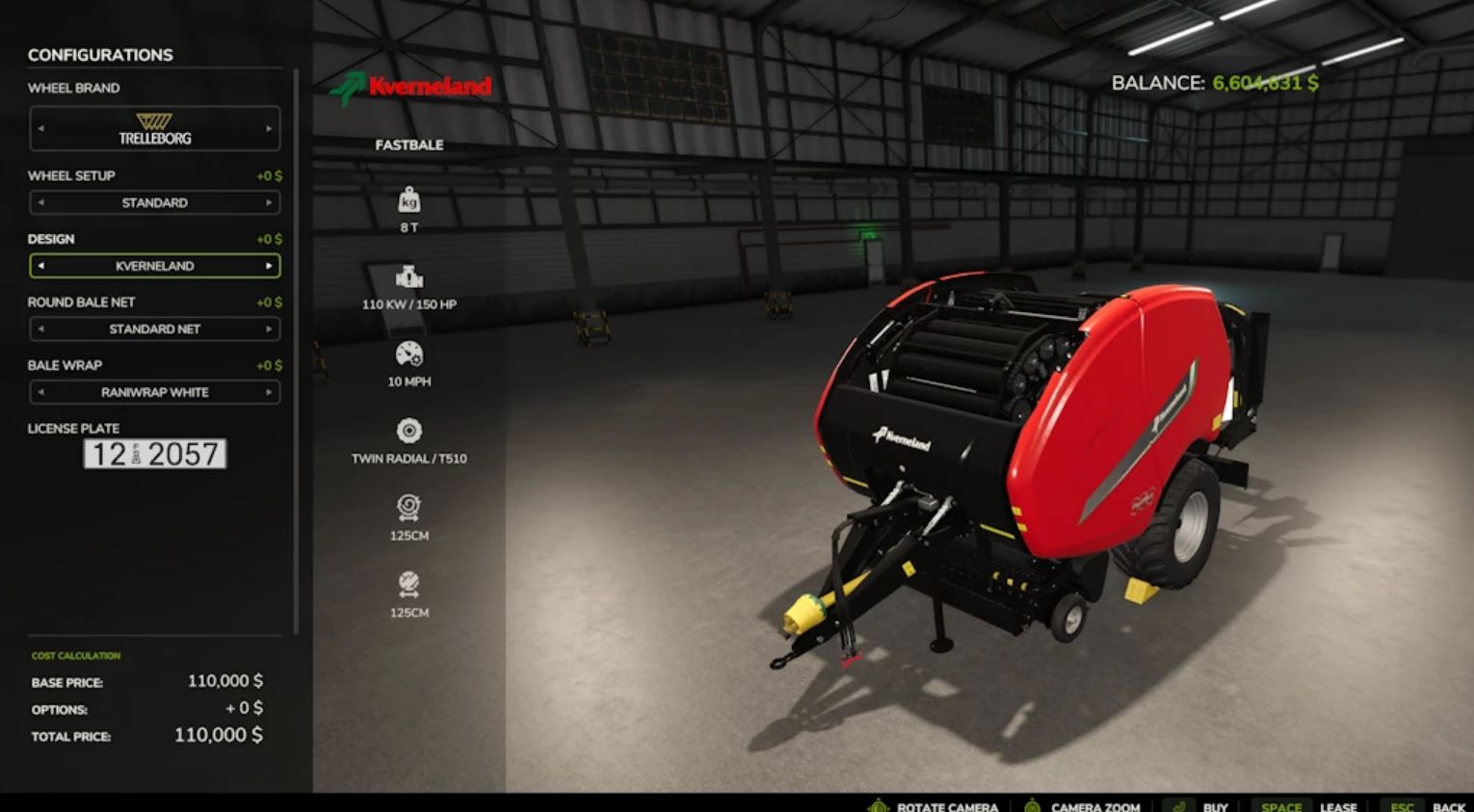Select next wheel brand after Trelleborg

tap(269, 128)
